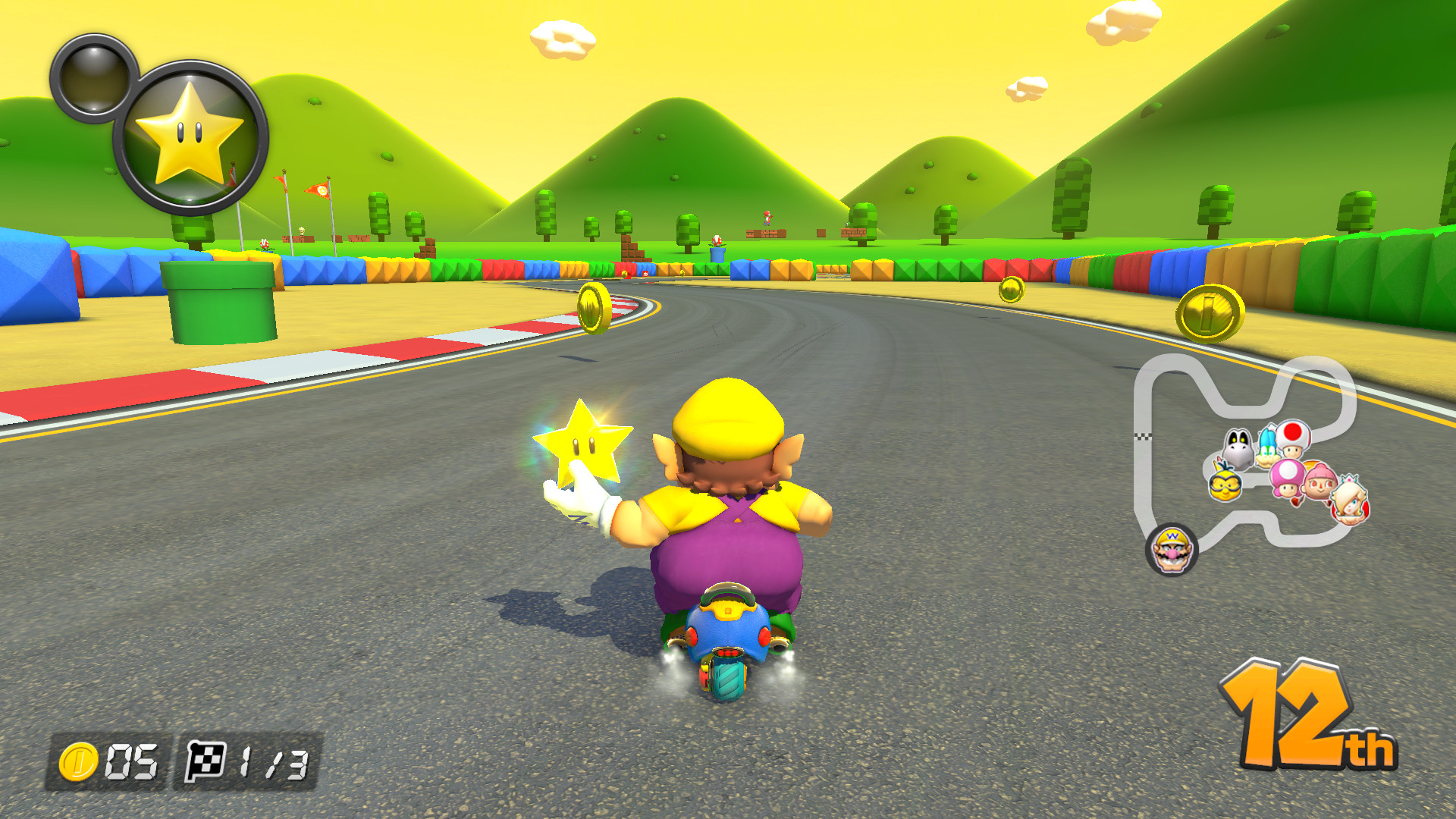Click the orange flag on the pole
Screen dimensions: 1456x819
coord(318,190)
